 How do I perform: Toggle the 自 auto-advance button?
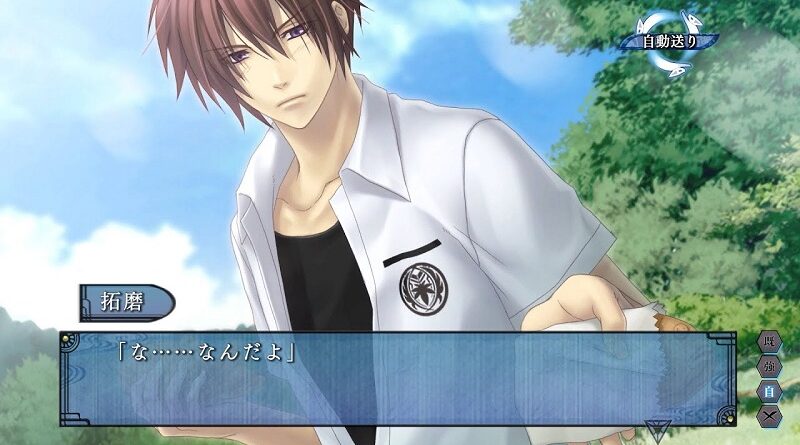point(769,390)
